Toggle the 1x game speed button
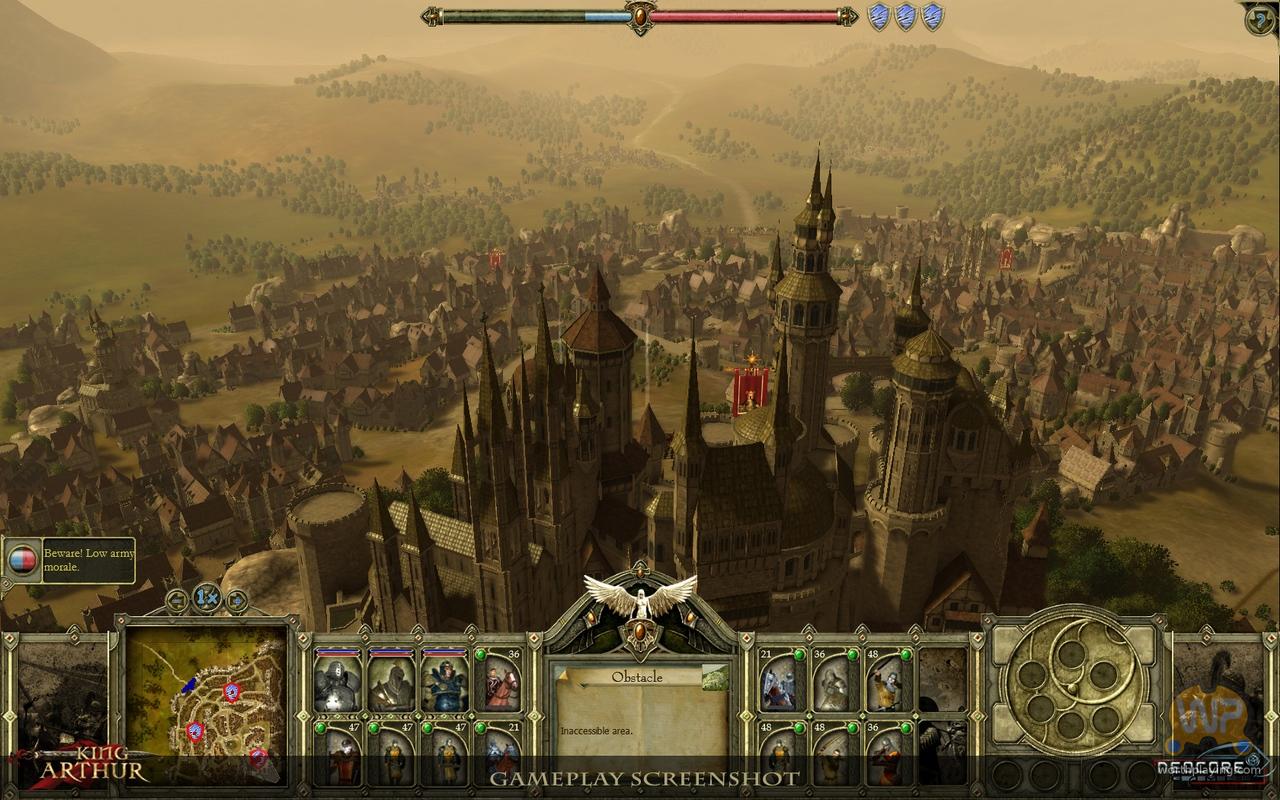Viewport: 1280px width, 800px height. (206, 598)
